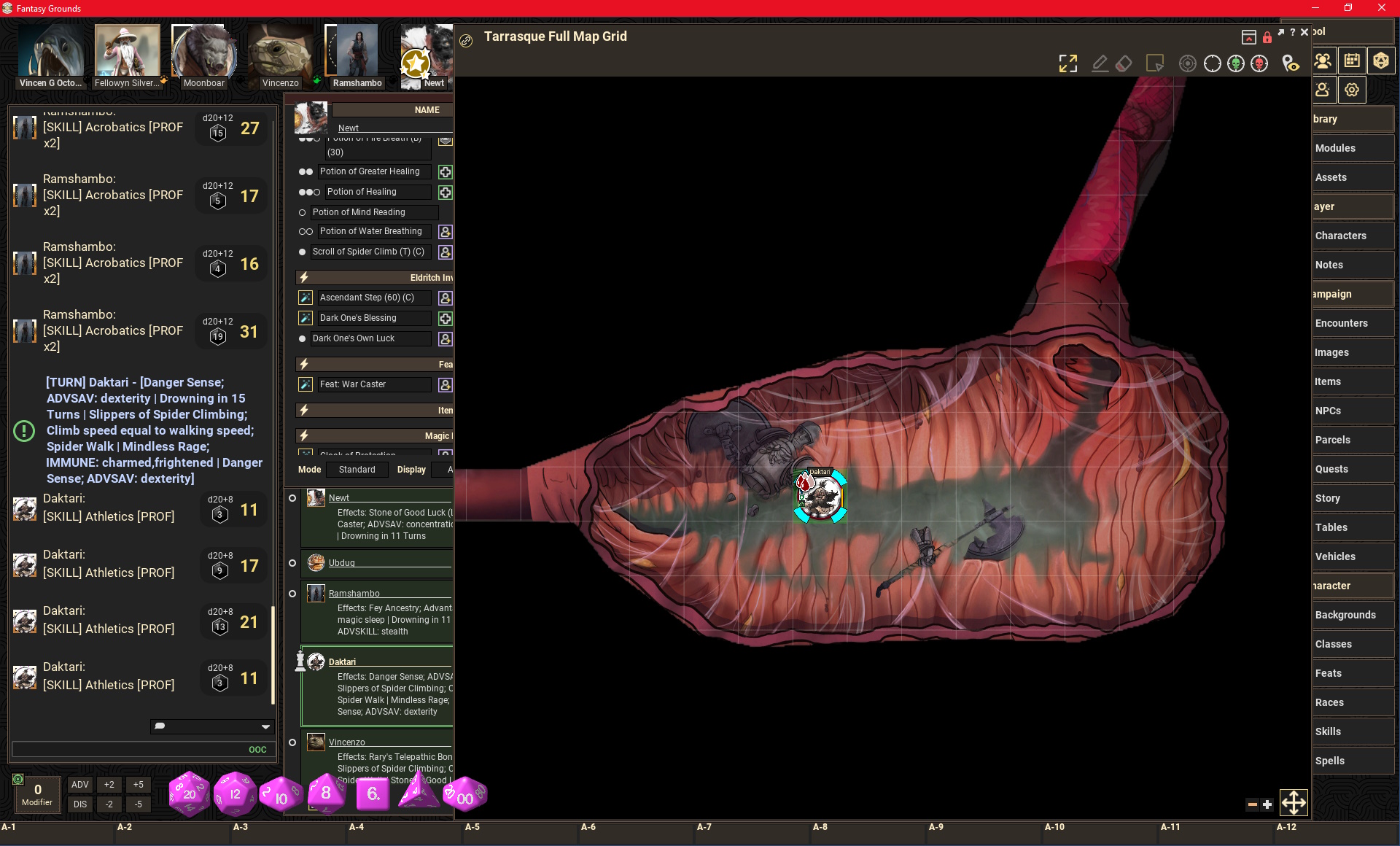
Task: Close the Tarrasque map window
Action: [x=1304, y=32]
